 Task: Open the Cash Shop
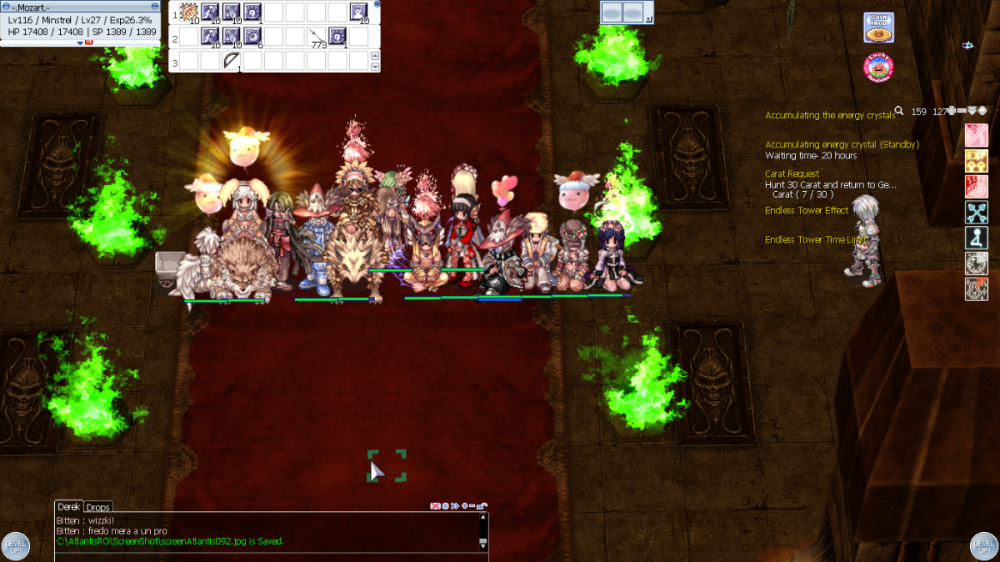(878, 27)
